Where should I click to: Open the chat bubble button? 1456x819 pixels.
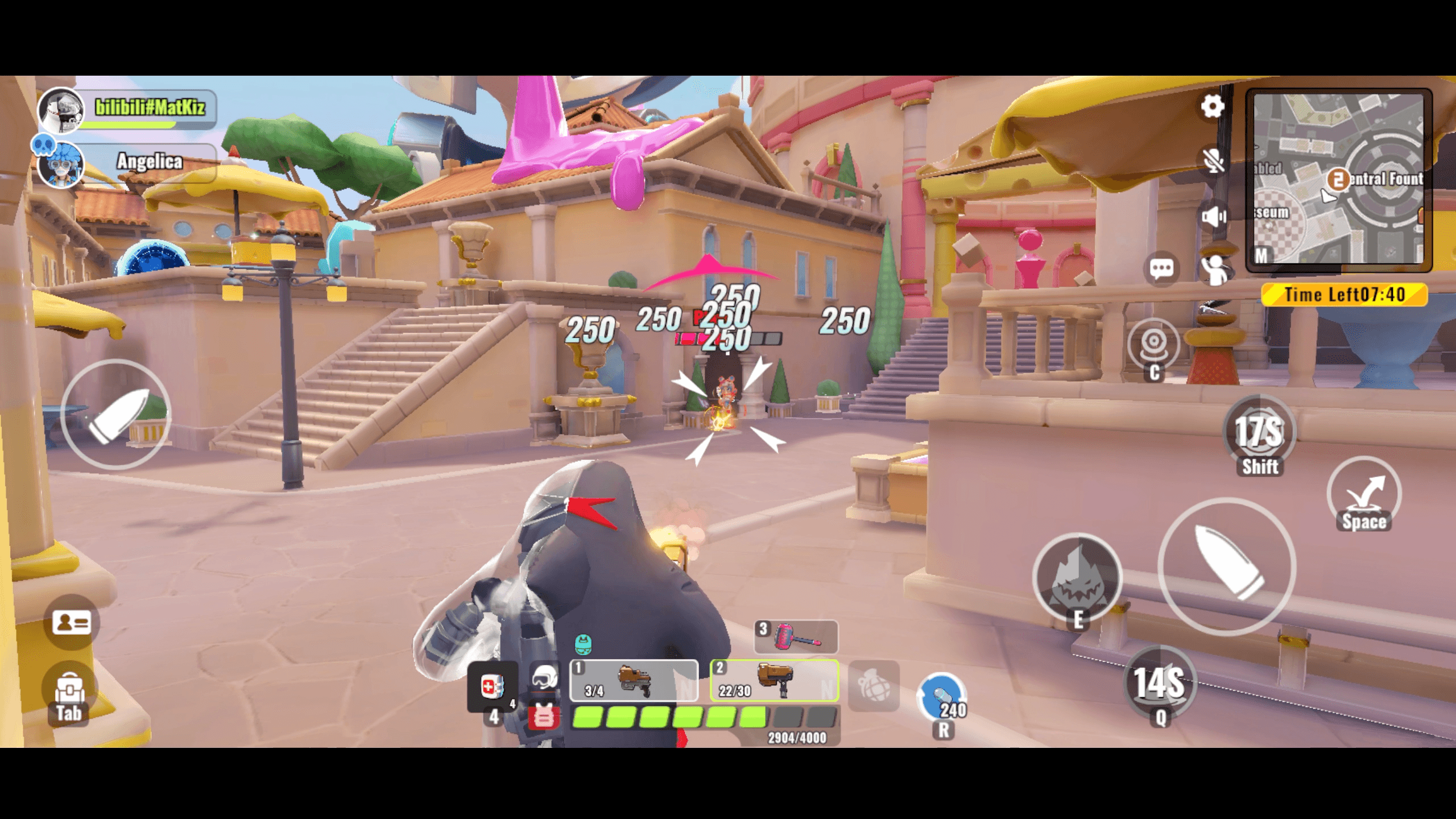[1161, 268]
